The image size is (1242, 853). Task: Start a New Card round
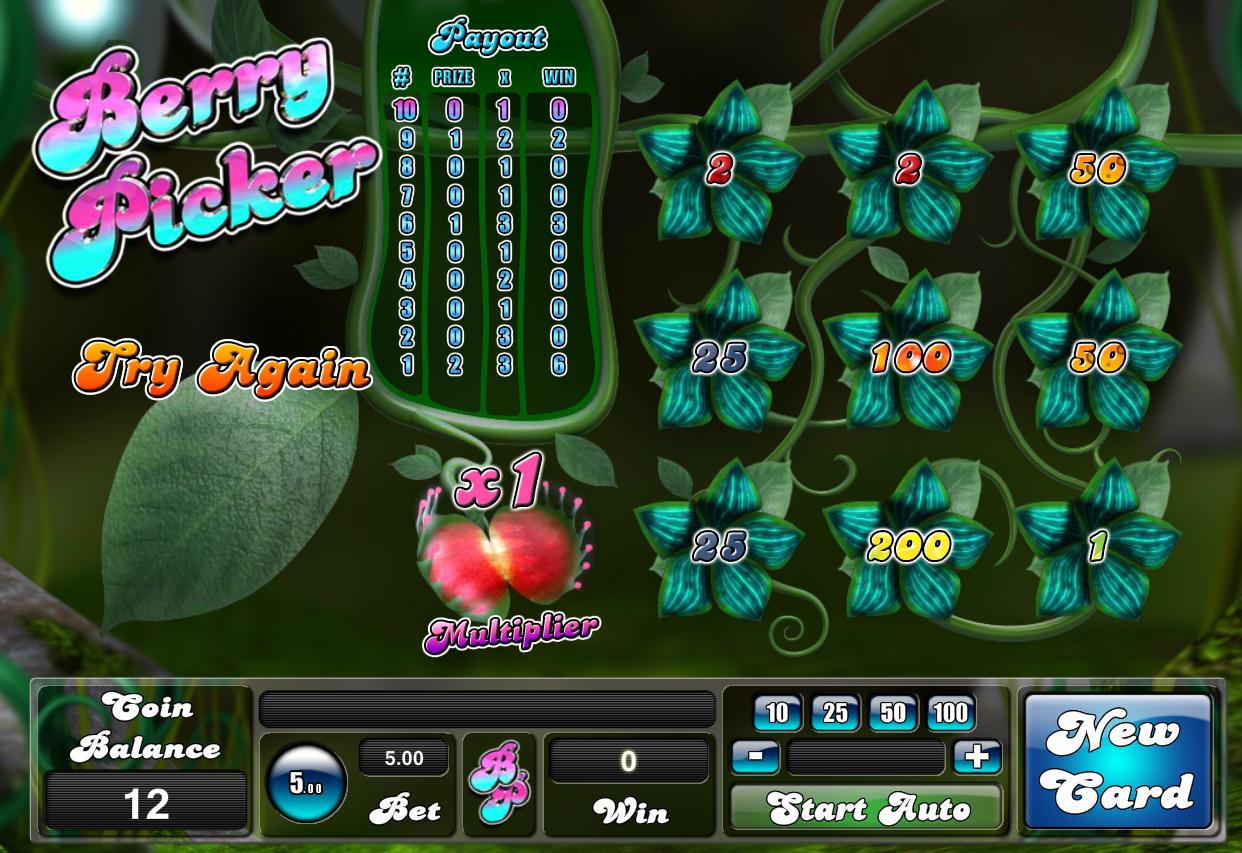1118,762
